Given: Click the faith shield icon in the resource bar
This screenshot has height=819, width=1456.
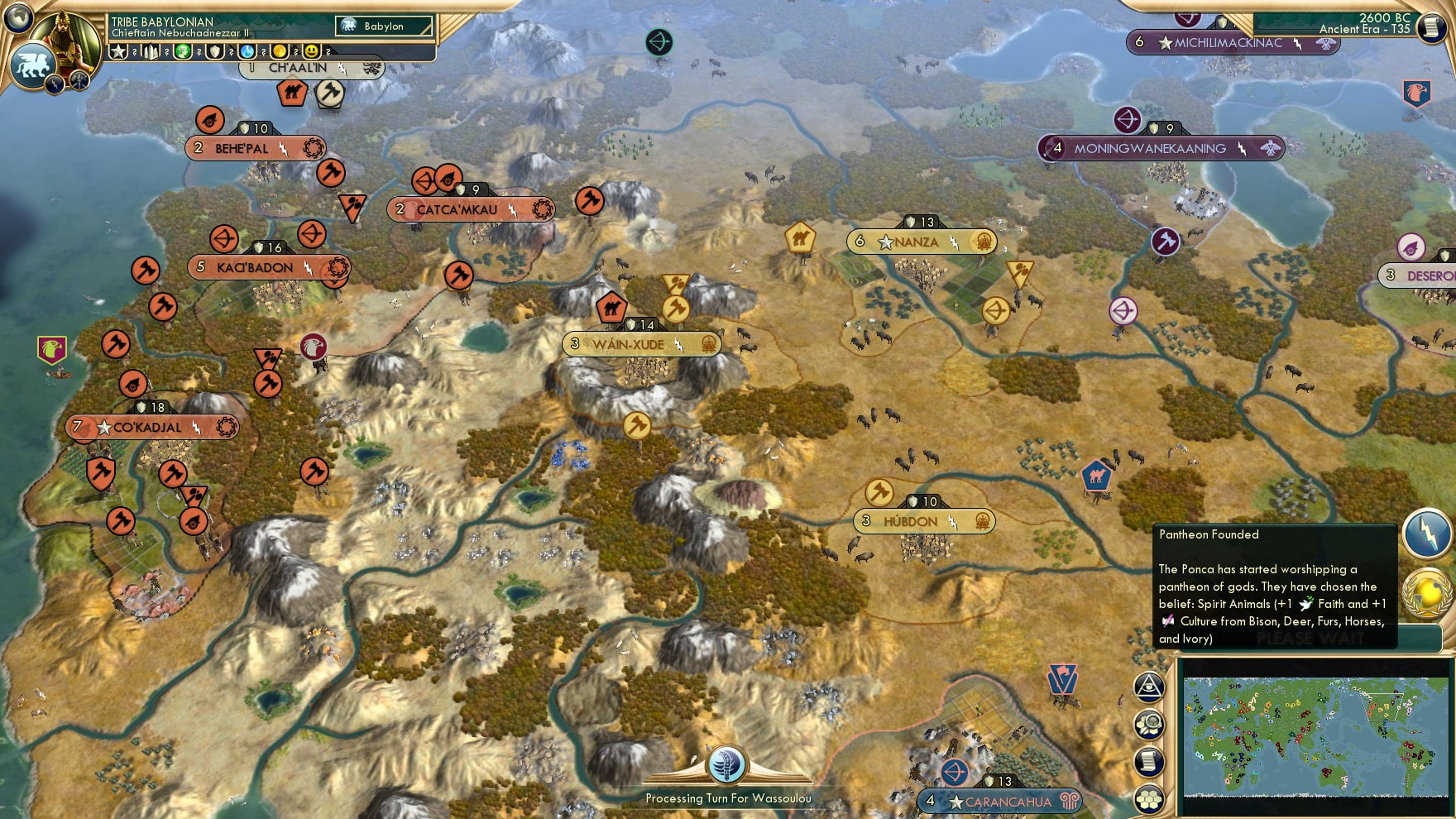Looking at the screenshot, I should 217,52.
